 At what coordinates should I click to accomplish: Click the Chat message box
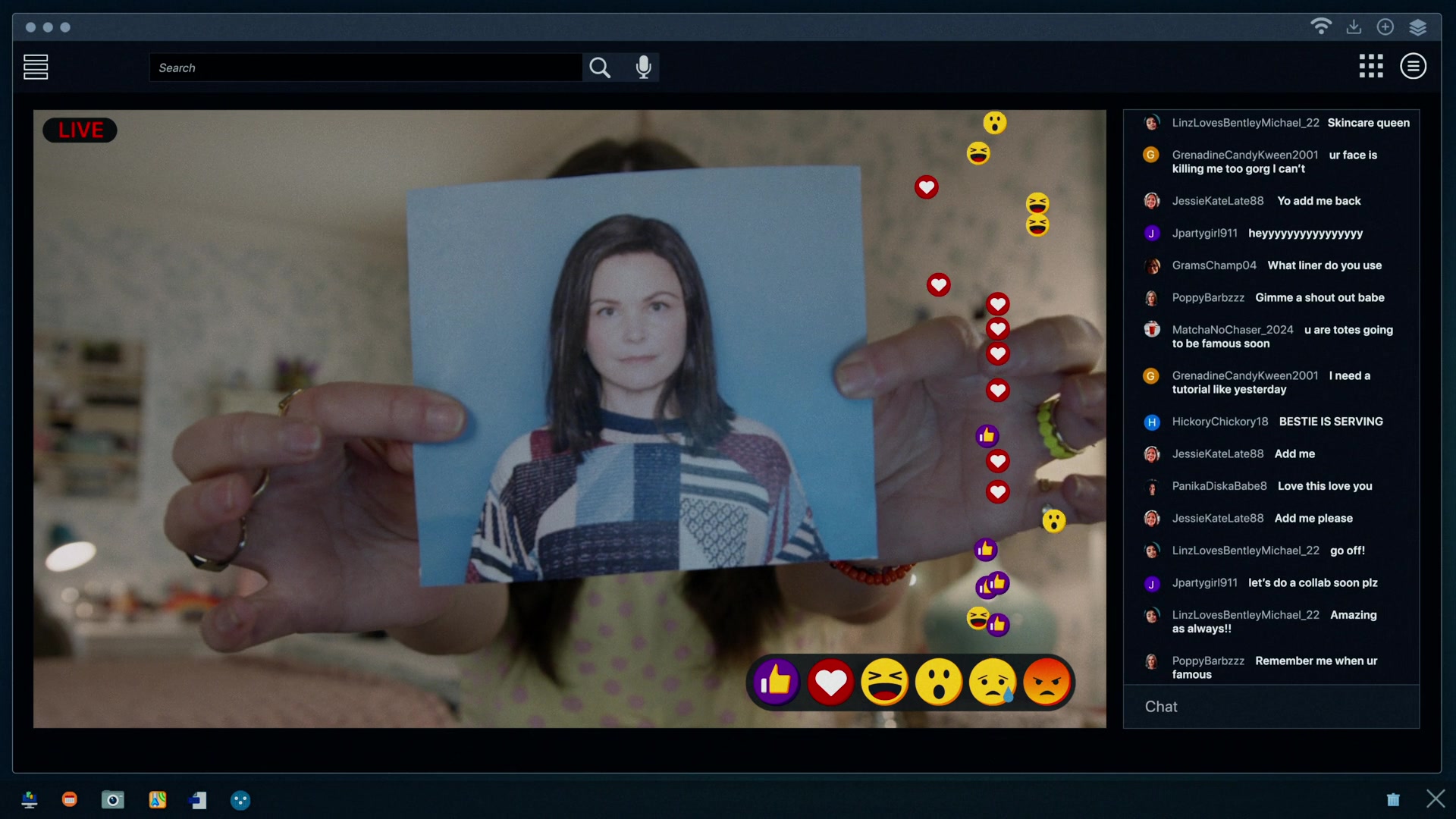1271,707
